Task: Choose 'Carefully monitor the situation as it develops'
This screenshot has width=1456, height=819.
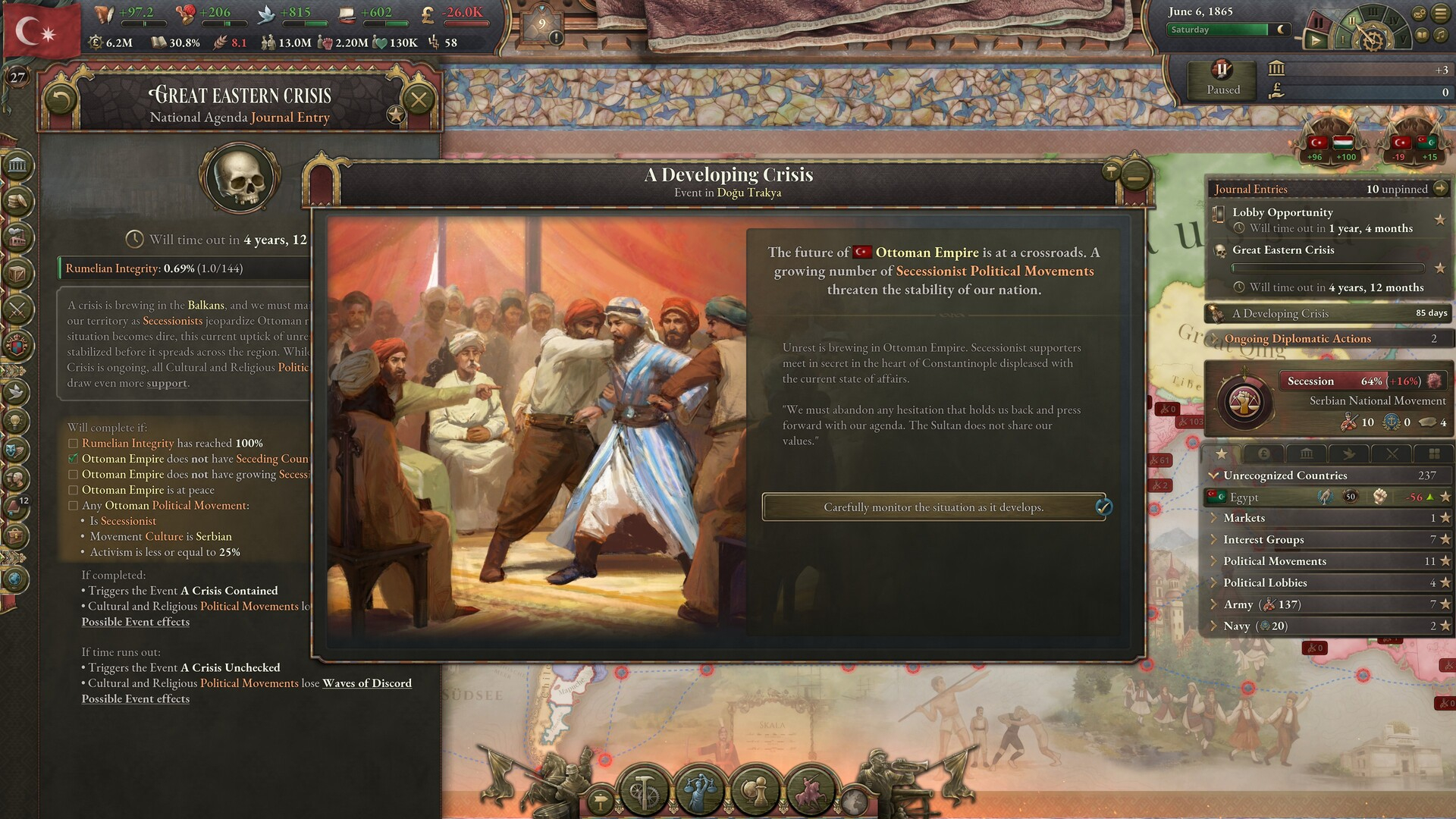Action: tap(934, 507)
